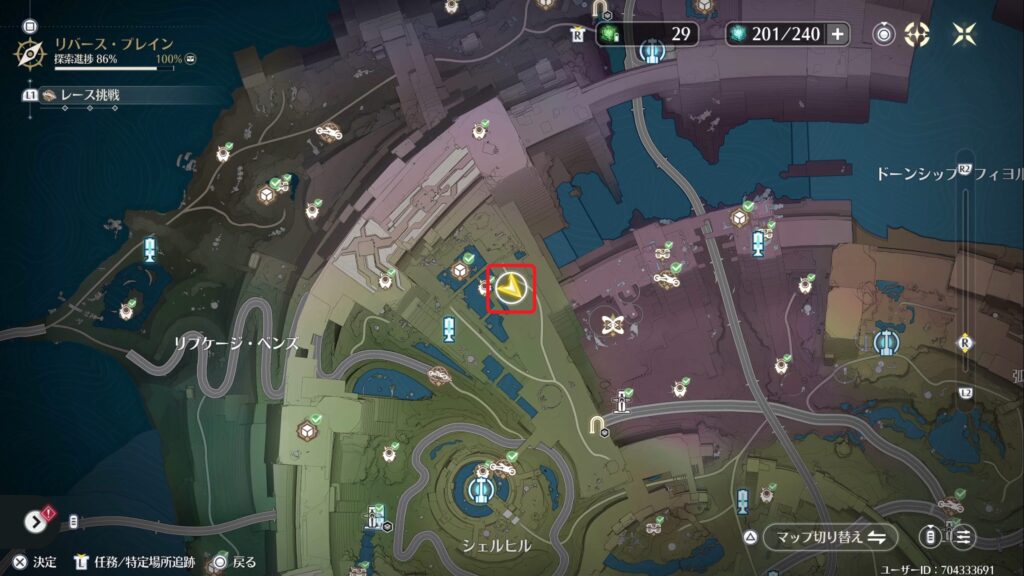The width and height of the screenshot is (1024, 576).
Task: Add more waveplates with the plus button
Action: [x=837, y=34]
